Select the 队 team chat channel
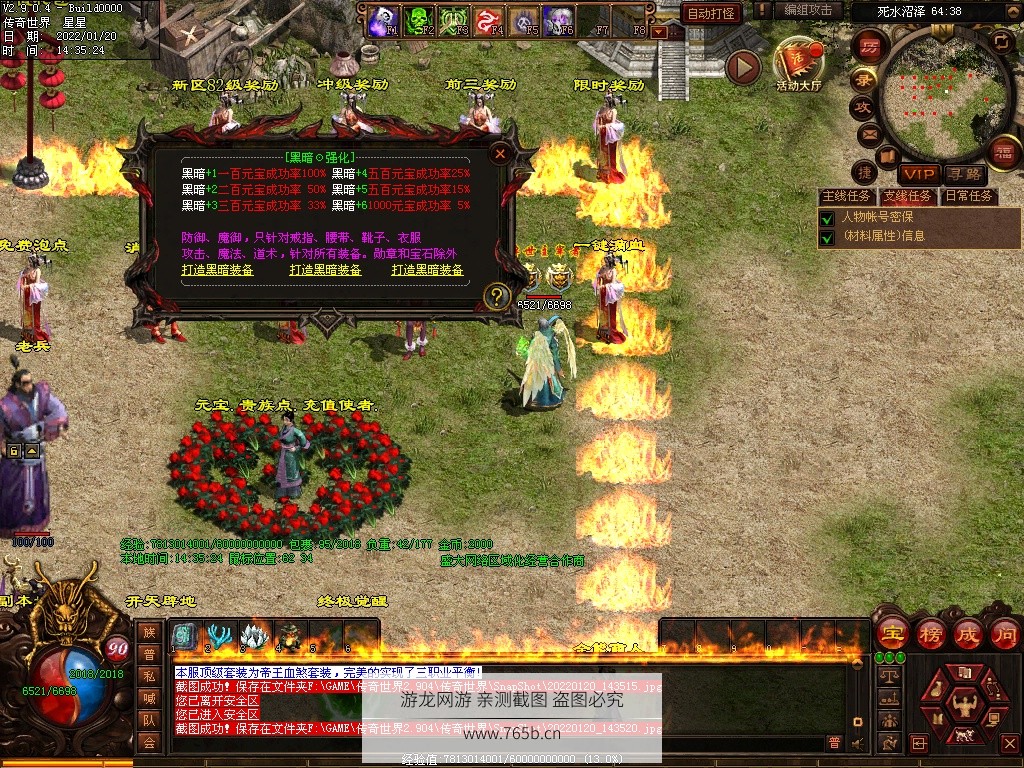This screenshot has height=768, width=1024. (x=149, y=719)
